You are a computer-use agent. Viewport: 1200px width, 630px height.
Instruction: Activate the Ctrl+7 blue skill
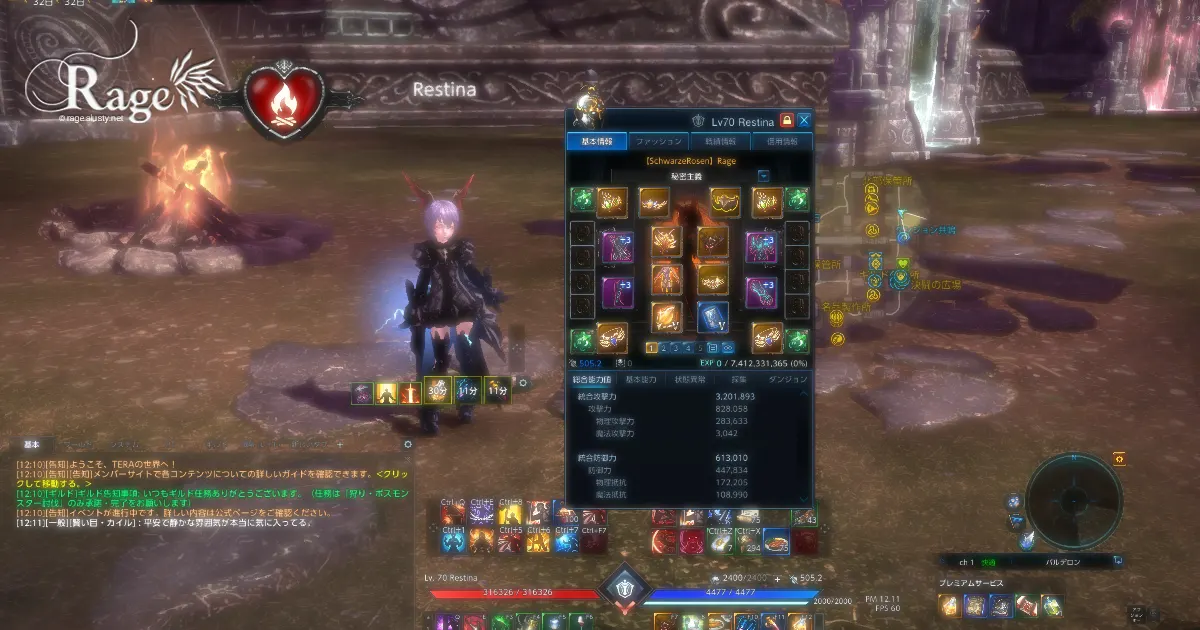coord(565,542)
